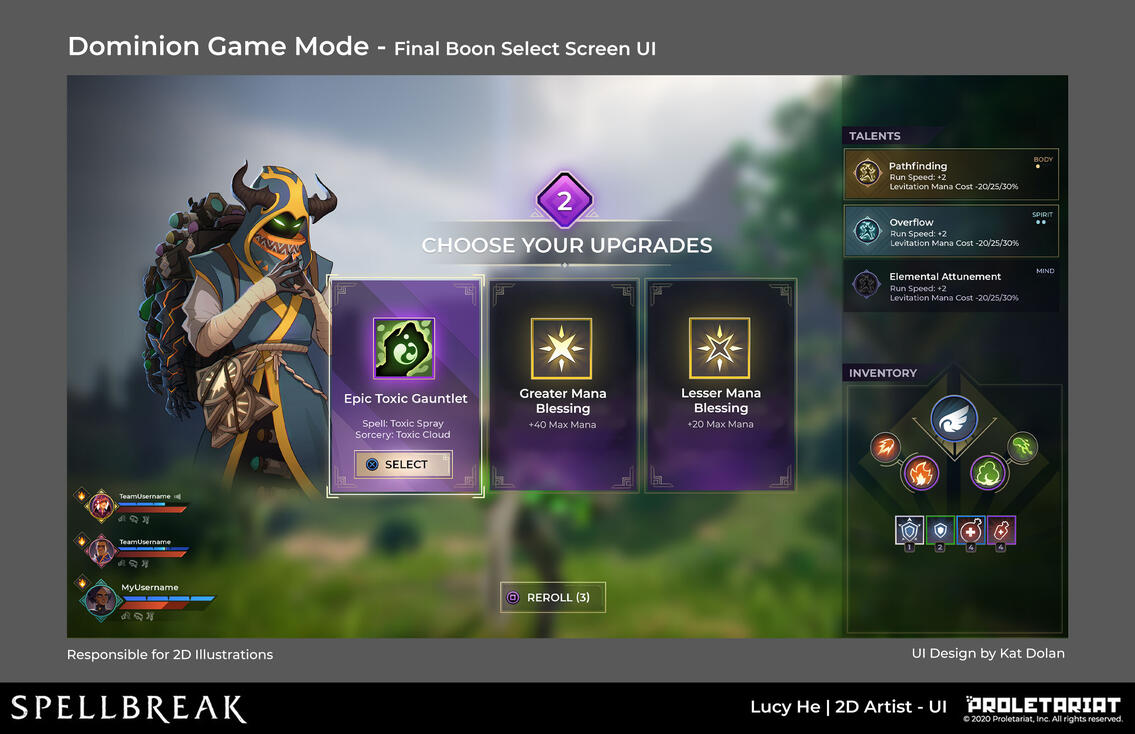Select the white-bordered shield inventory slot

[x=909, y=530]
